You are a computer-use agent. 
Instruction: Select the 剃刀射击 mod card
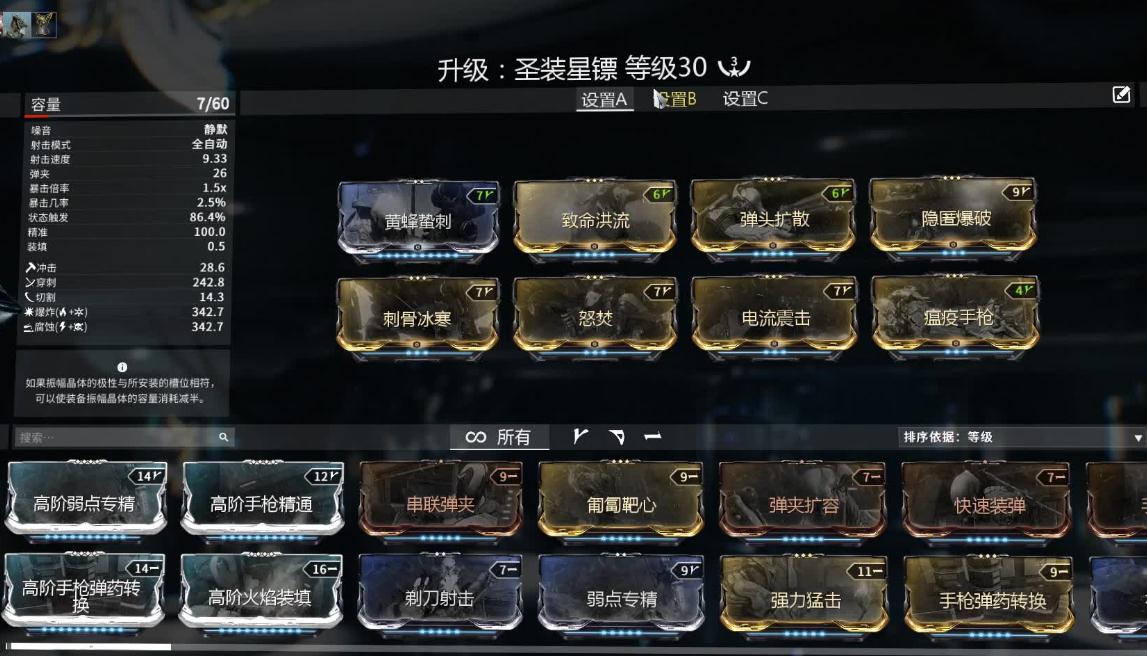coord(440,598)
